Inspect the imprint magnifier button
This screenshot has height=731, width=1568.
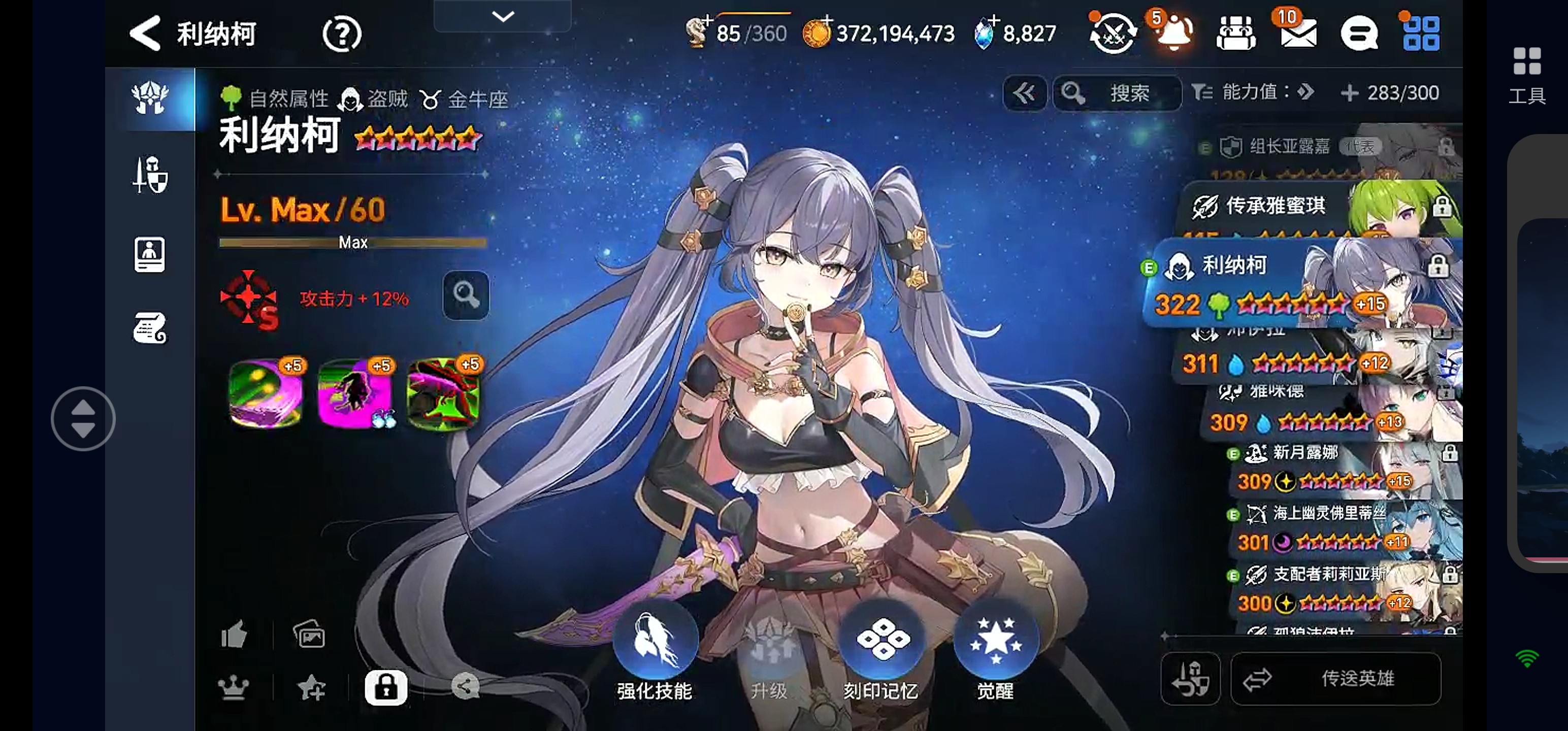466,296
